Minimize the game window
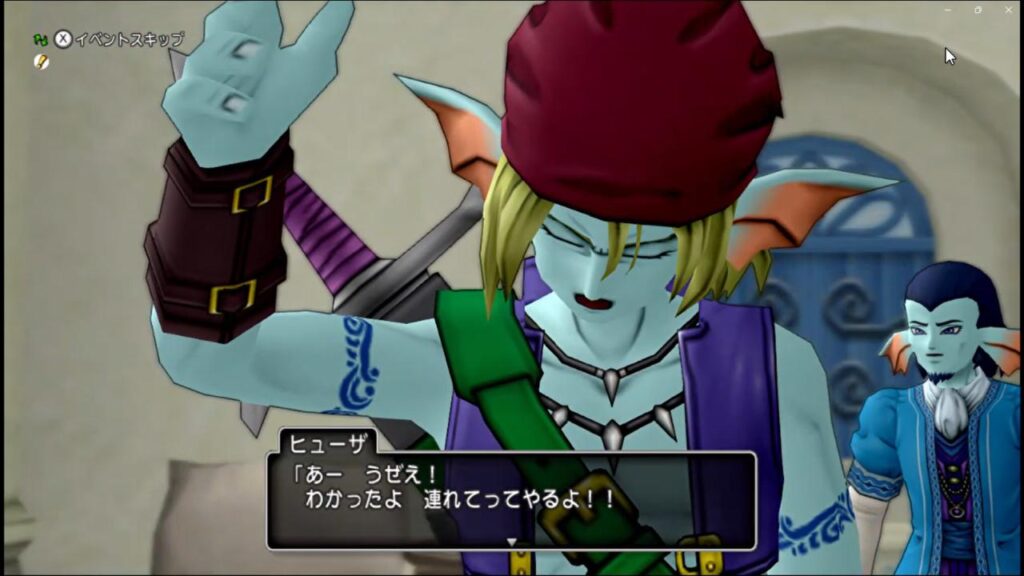Viewport: 1024px width, 576px height. coord(947,9)
